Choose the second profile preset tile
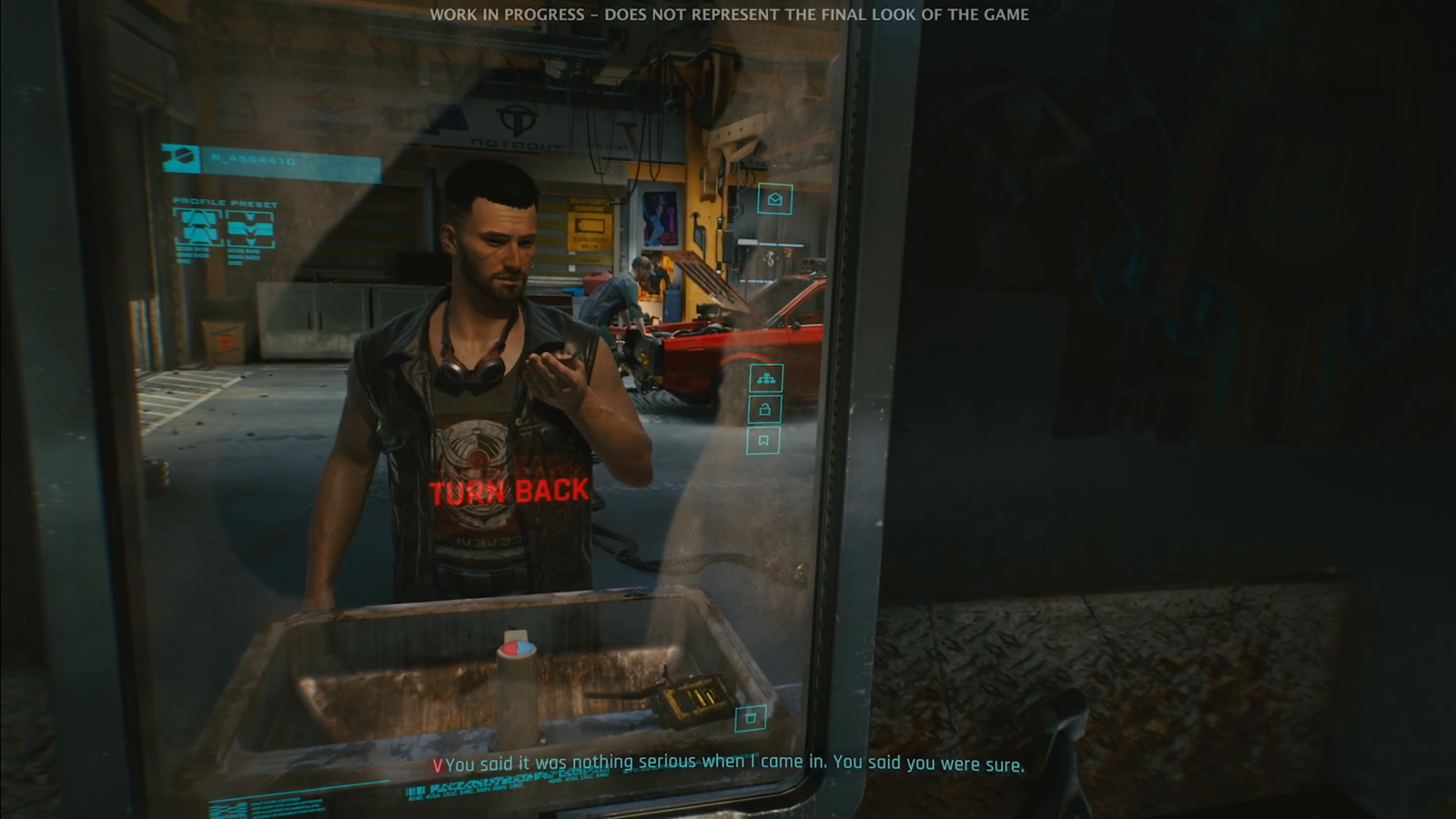The width and height of the screenshot is (1456, 819). click(250, 228)
